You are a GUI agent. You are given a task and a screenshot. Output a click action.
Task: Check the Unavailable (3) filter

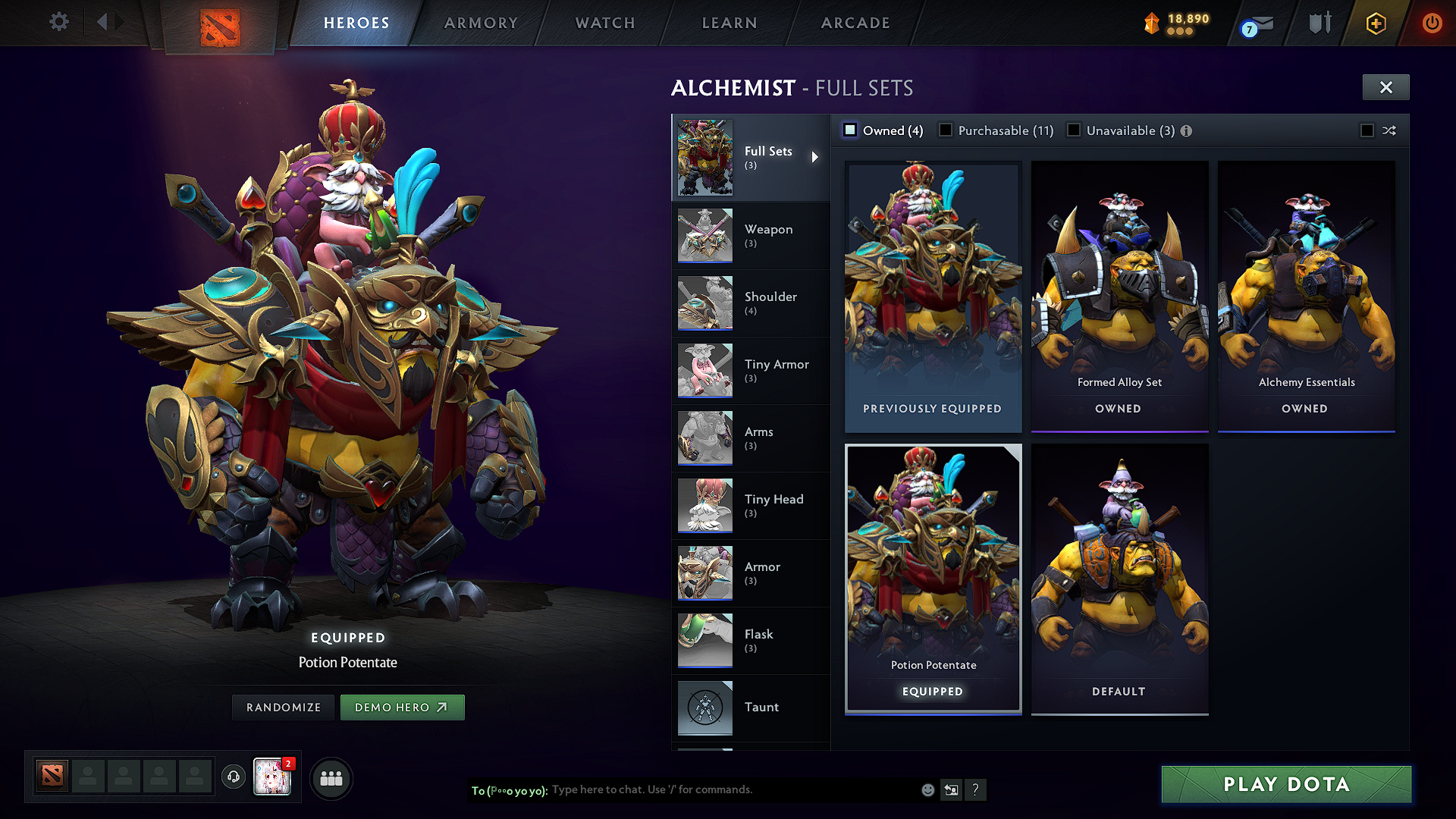tap(1075, 130)
